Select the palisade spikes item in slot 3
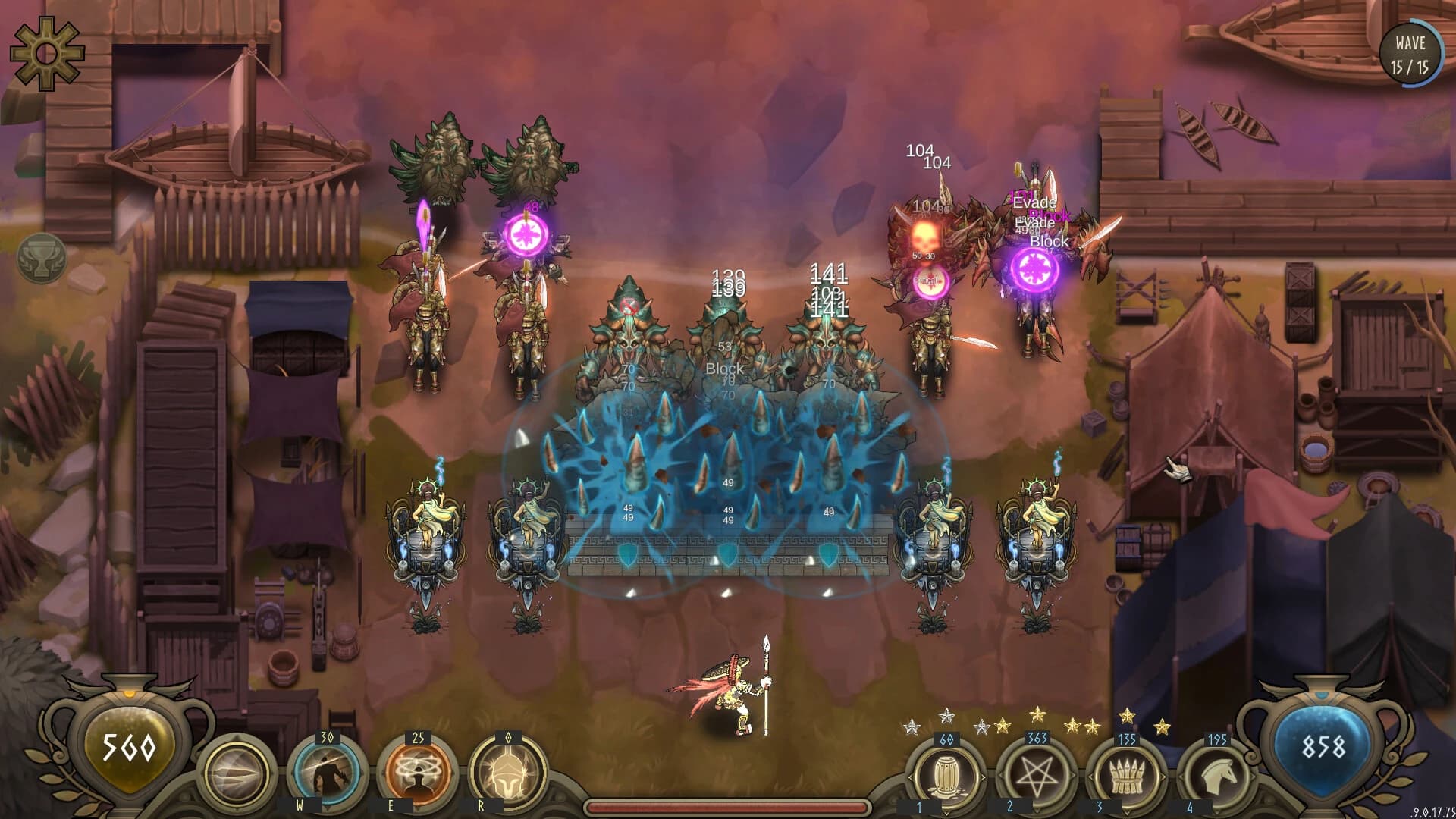This screenshot has width=1456, height=819. [1128, 777]
